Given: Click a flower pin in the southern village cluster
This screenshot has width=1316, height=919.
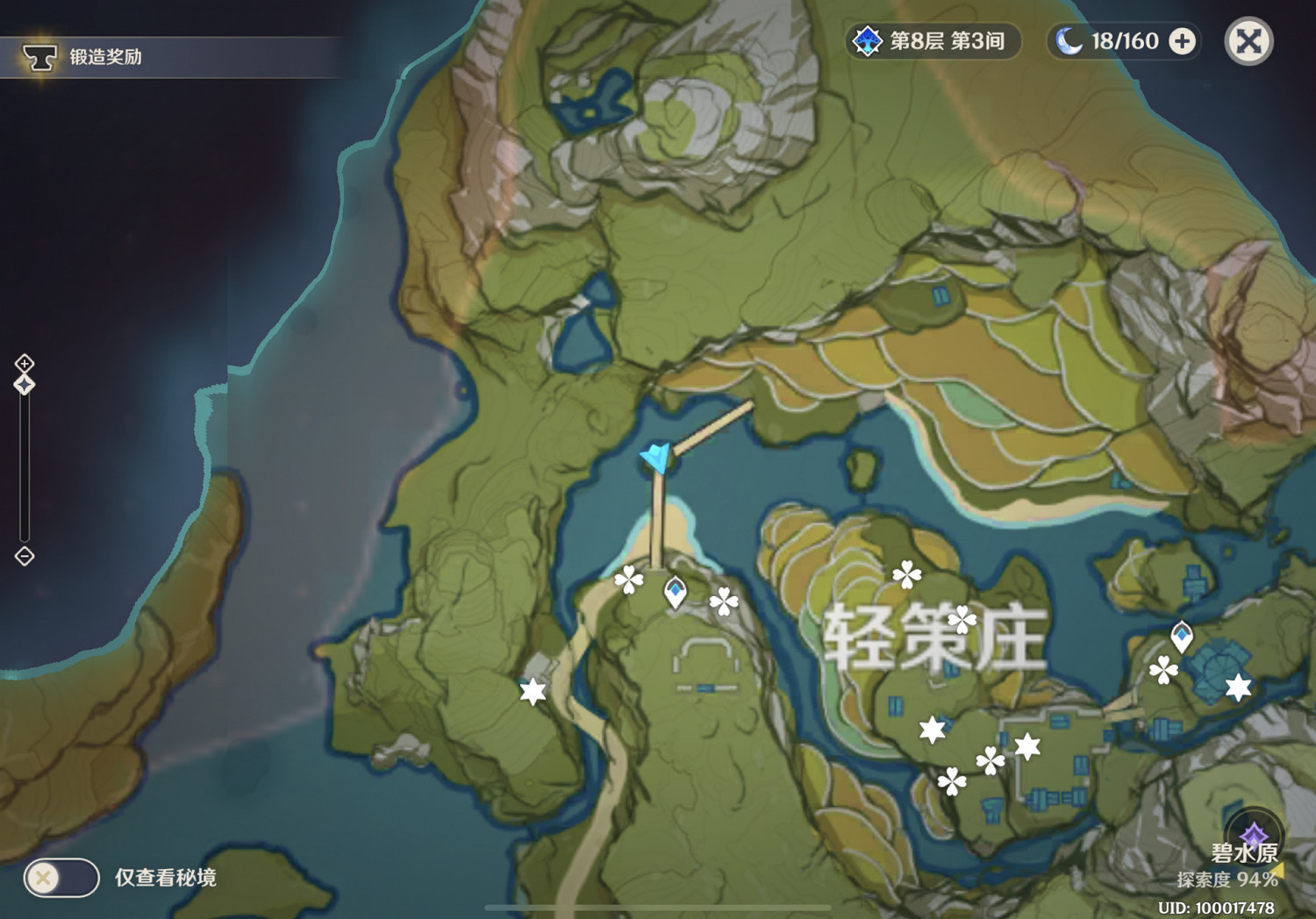Looking at the screenshot, I should 952,780.
